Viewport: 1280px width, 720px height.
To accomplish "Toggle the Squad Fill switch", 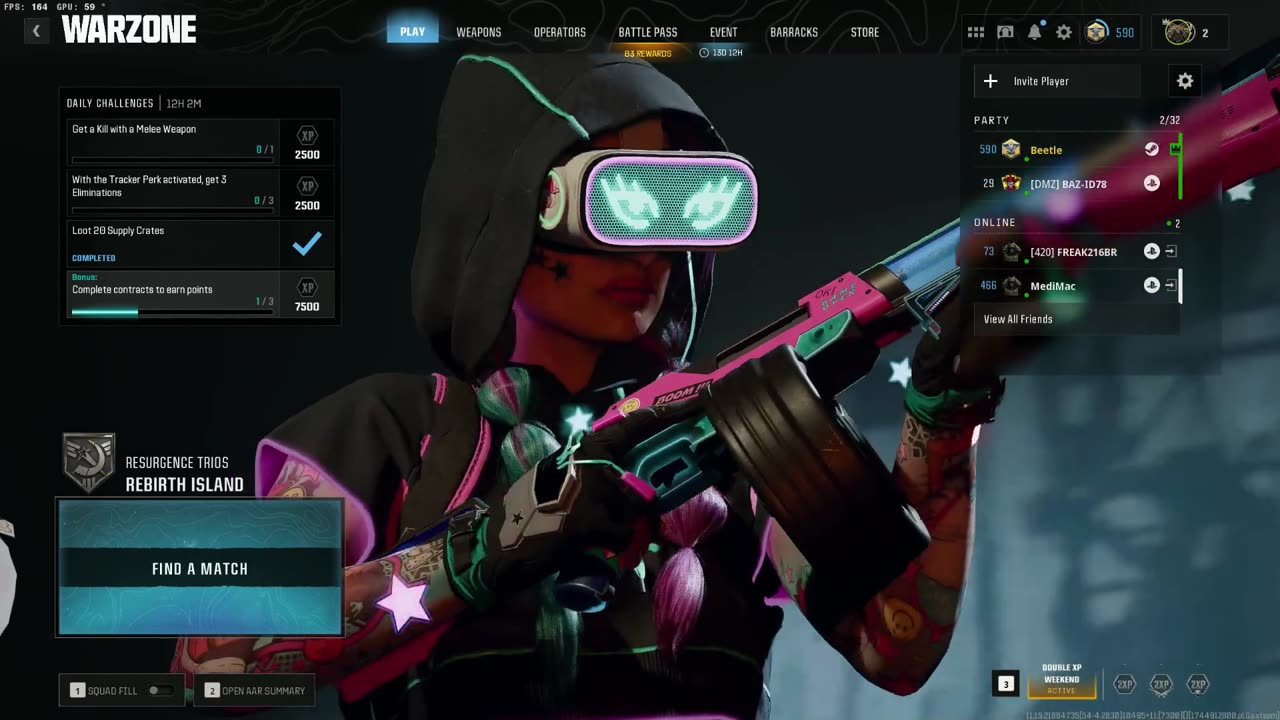I will [x=159, y=690].
